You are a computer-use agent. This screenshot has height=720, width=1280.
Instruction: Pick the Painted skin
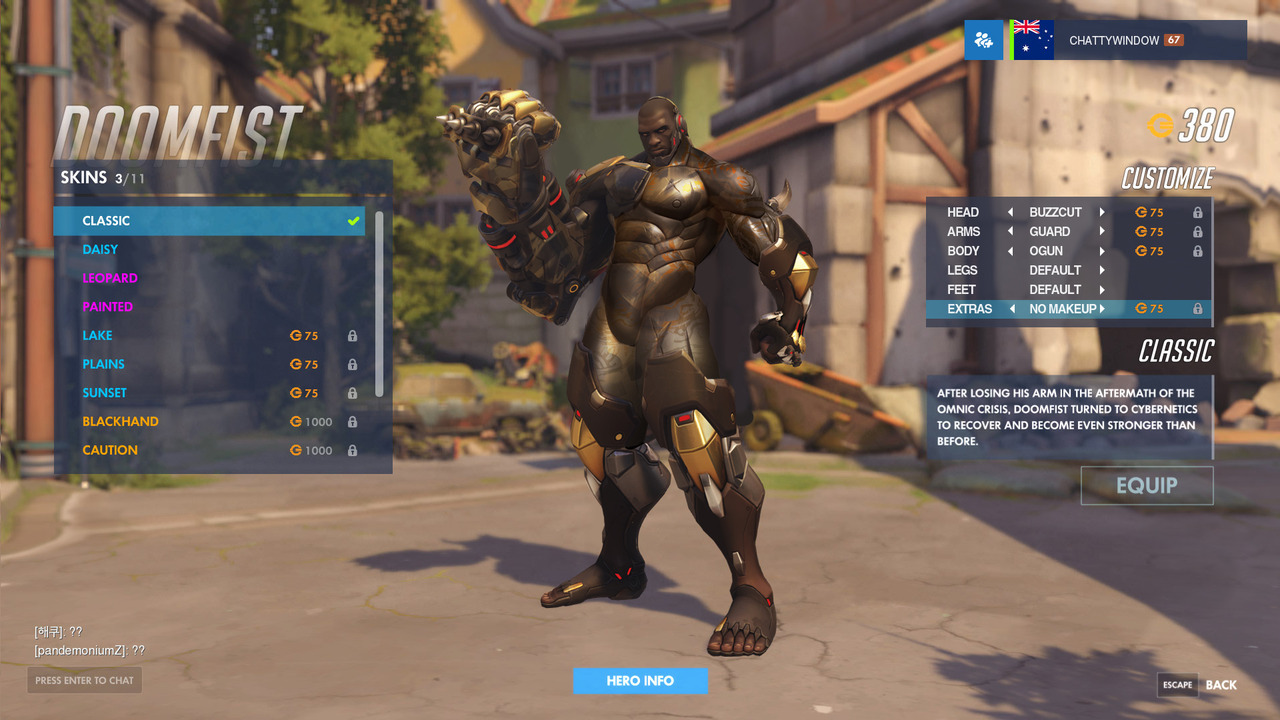click(208, 307)
